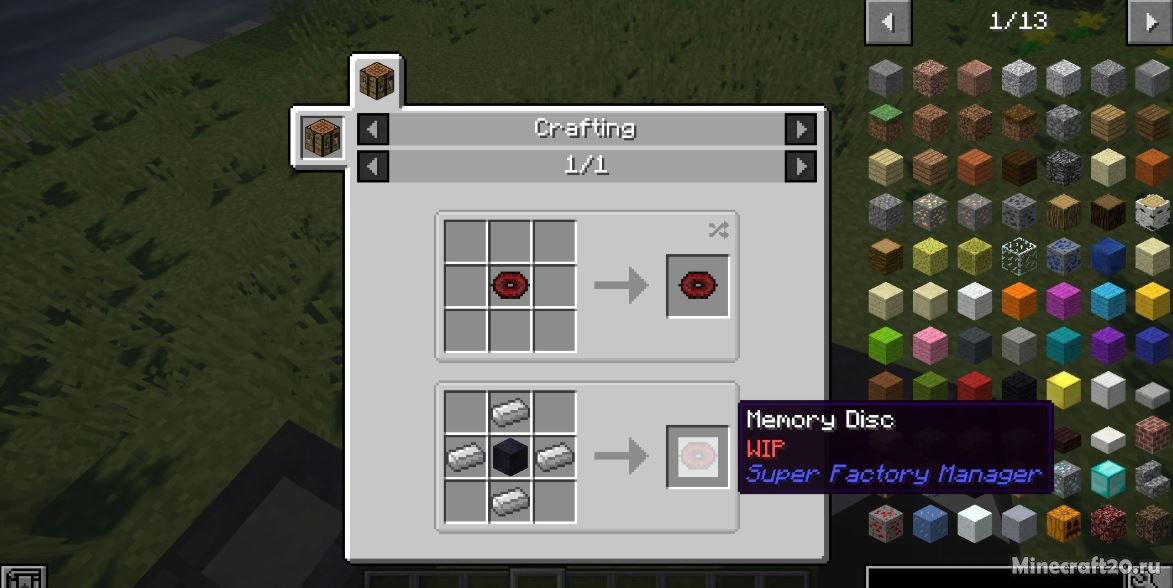Click the shapeless recipe shuffle icon
The width and height of the screenshot is (1173, 588).
(718, 231)
